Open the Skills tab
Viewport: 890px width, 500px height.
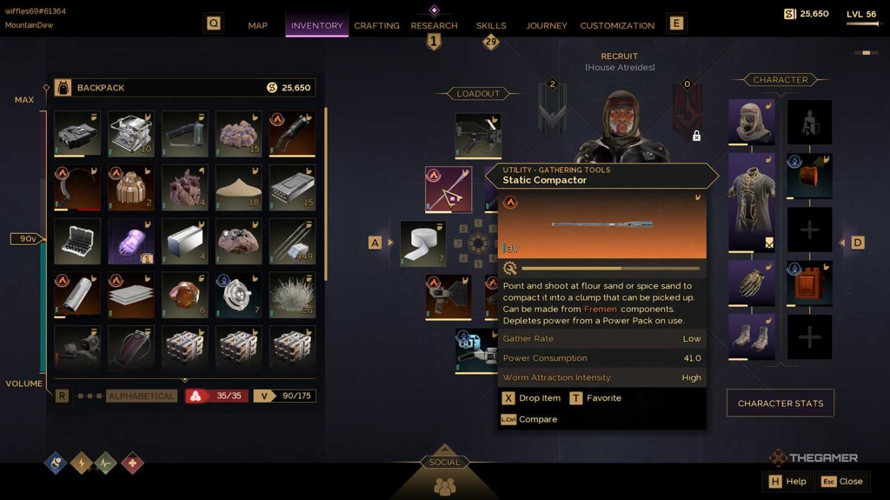[491, 25]
